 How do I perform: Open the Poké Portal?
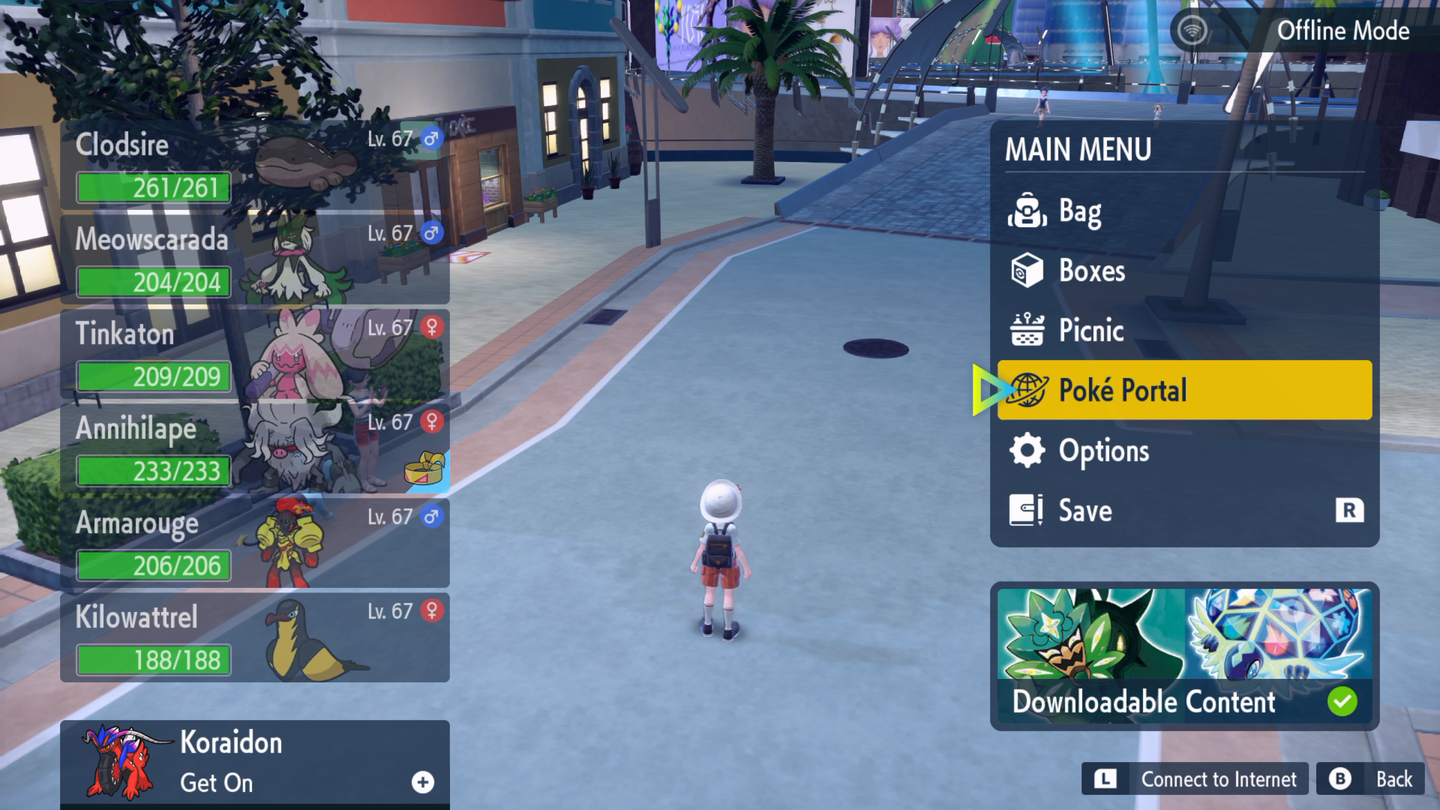(x=1184, y=390)
